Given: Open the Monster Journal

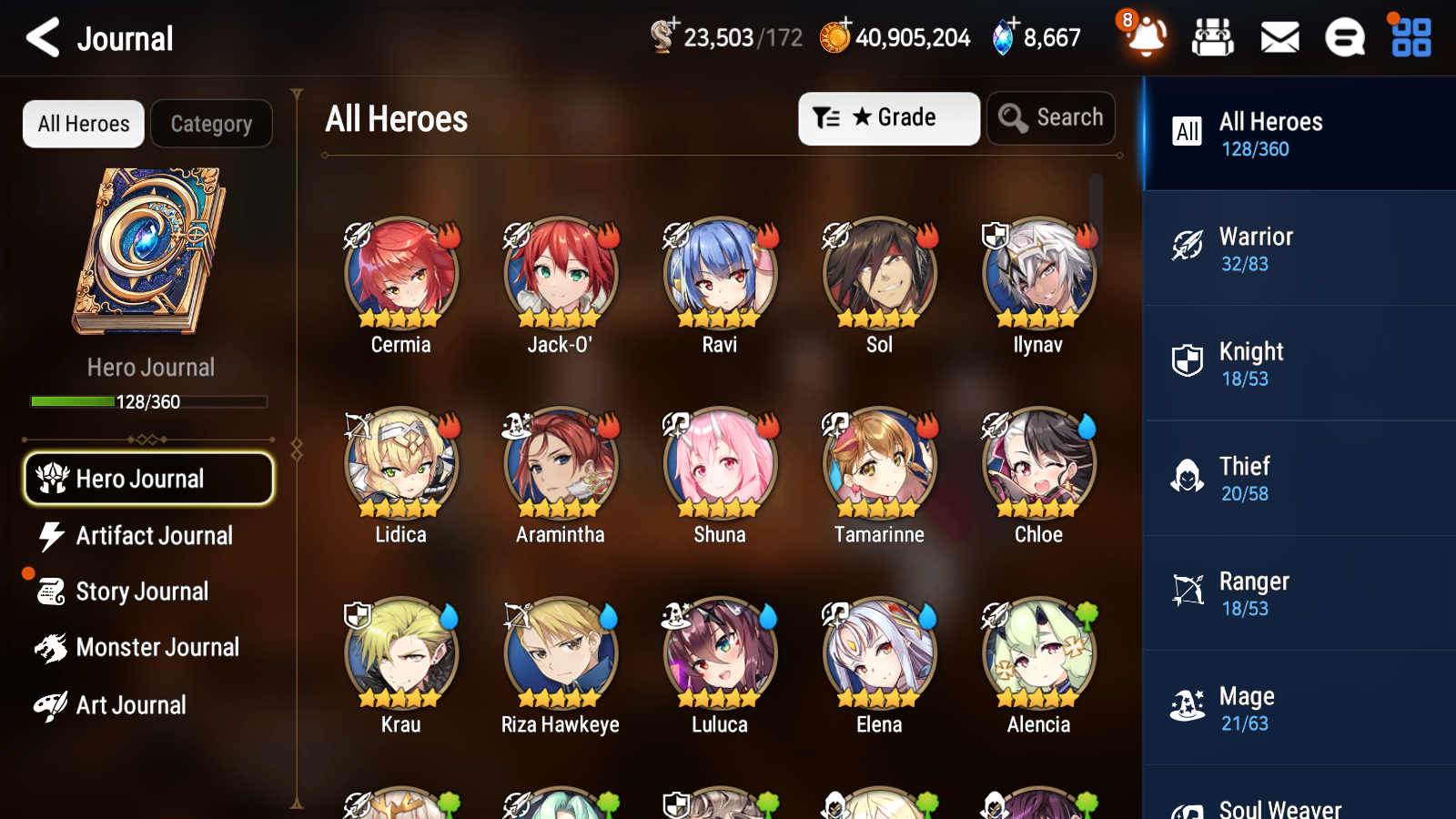Looking at the screenshot, I should point(156,647).
